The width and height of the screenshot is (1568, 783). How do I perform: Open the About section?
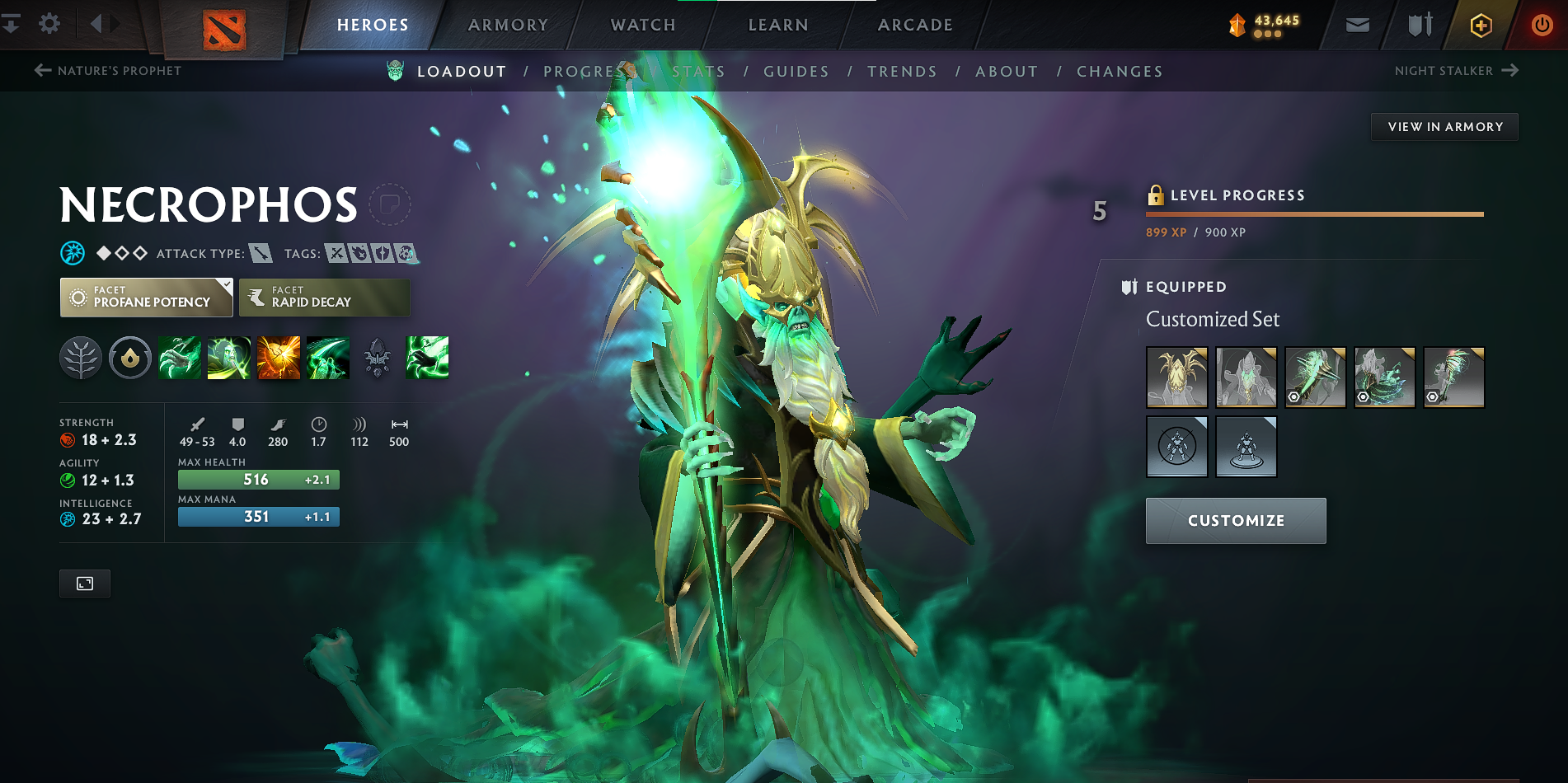pos(1007,72)
